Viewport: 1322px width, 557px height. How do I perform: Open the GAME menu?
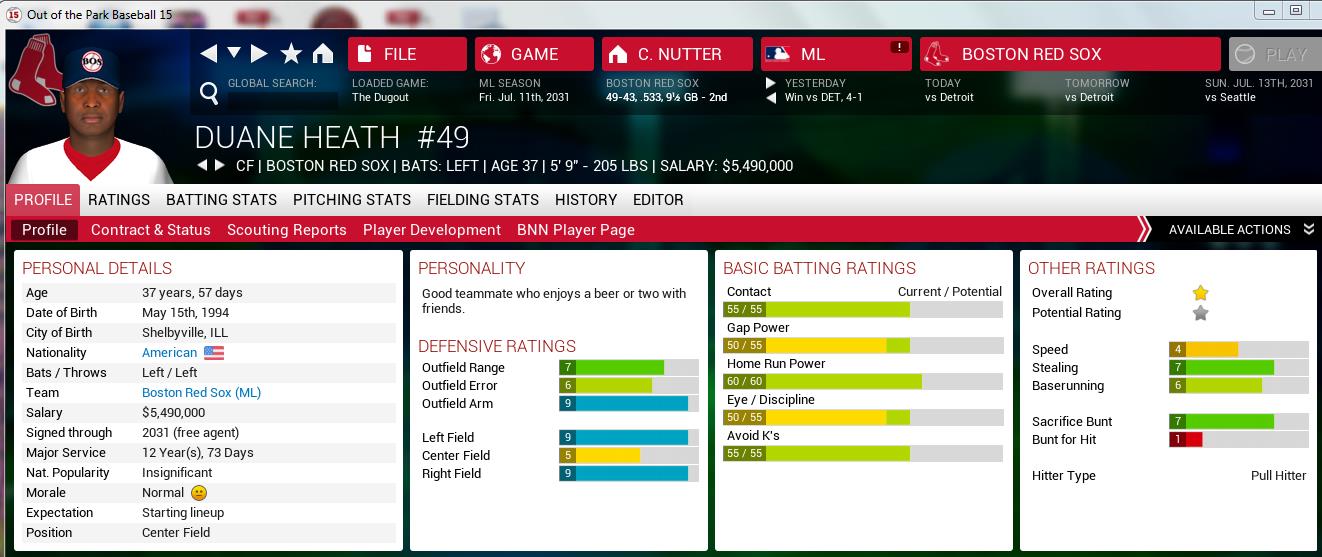pyautogui.click(x=534, y=54)
